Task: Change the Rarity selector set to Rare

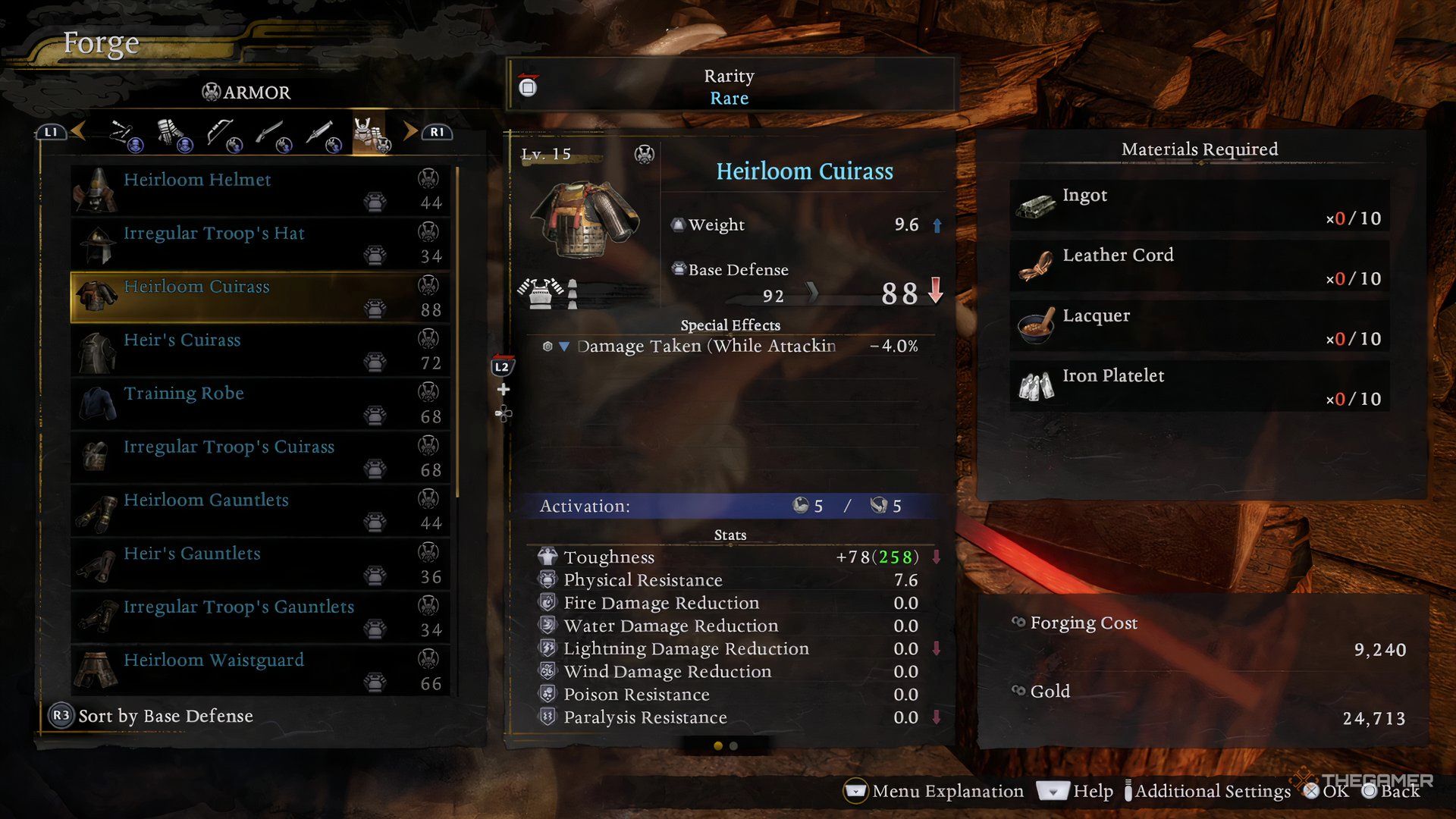Action: coord(729,86)
